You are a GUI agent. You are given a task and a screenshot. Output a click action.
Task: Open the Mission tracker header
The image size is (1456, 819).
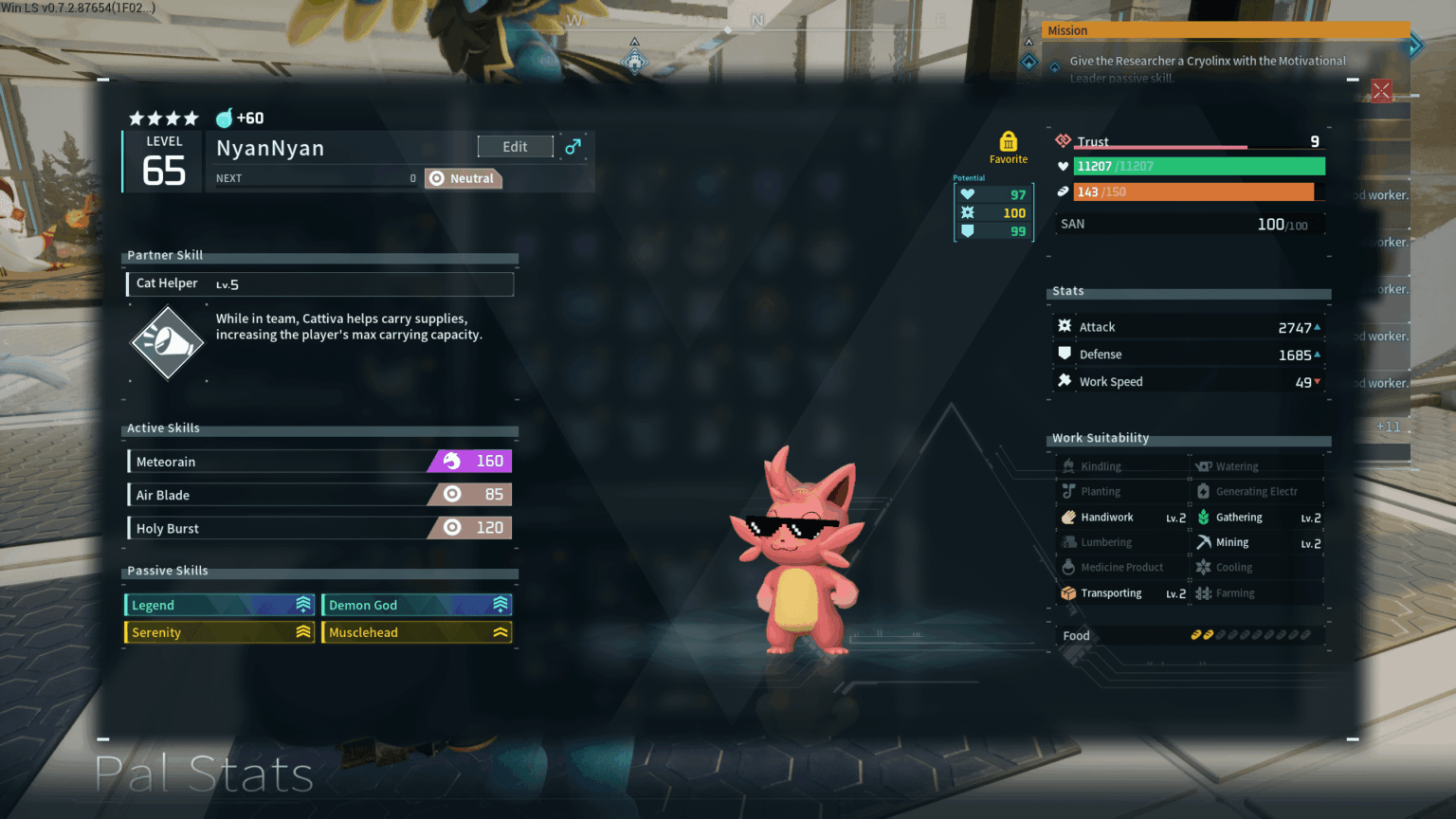(x=1225, y=30)
